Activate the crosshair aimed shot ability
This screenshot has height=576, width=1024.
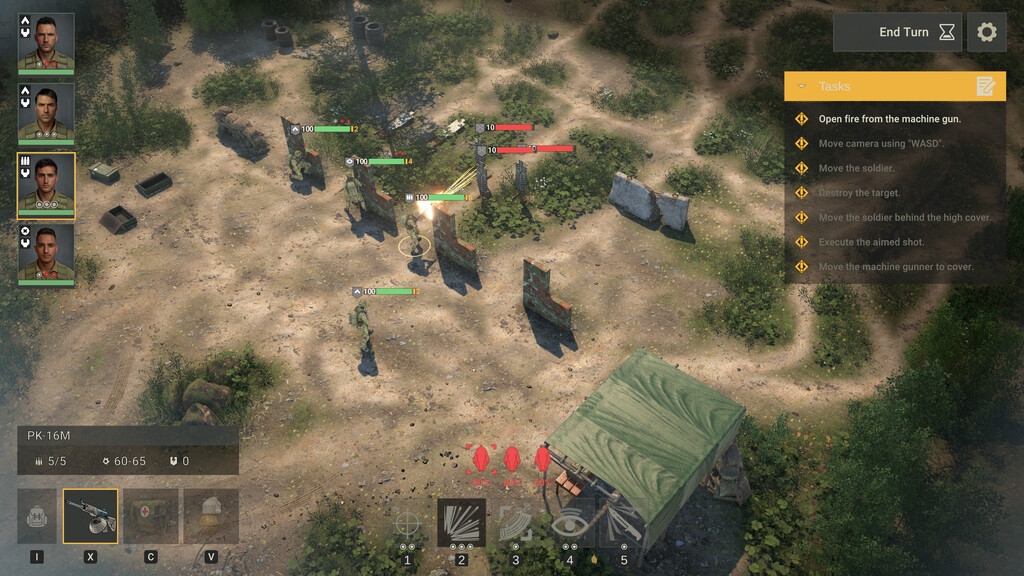(407, 523)
